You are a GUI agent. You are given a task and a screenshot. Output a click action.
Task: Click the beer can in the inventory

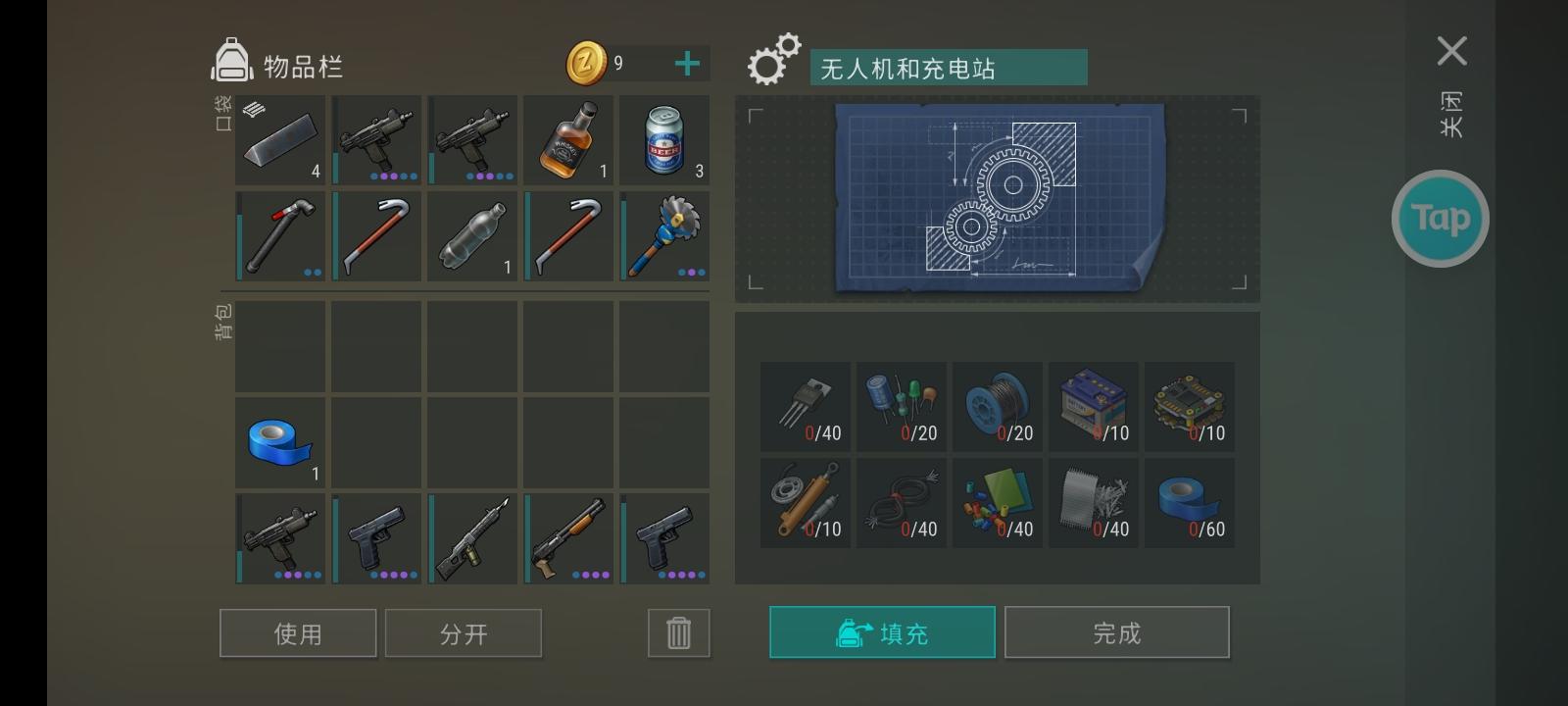tap(664, 140)
